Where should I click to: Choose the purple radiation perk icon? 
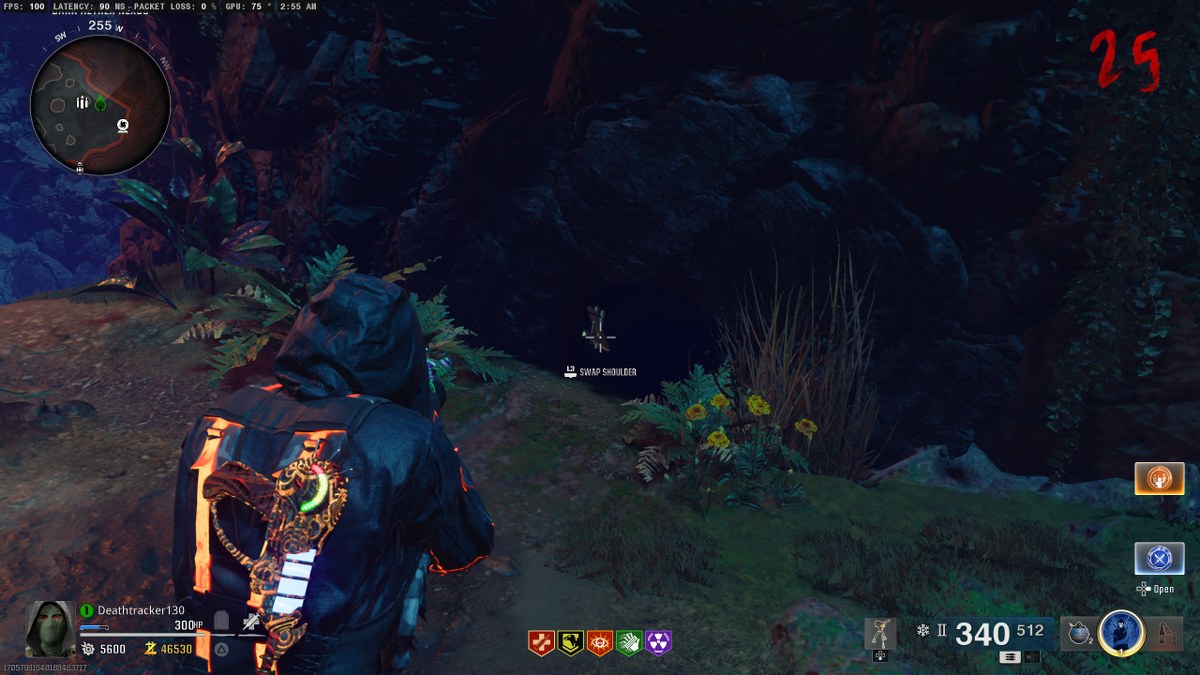tap(658, 642)
